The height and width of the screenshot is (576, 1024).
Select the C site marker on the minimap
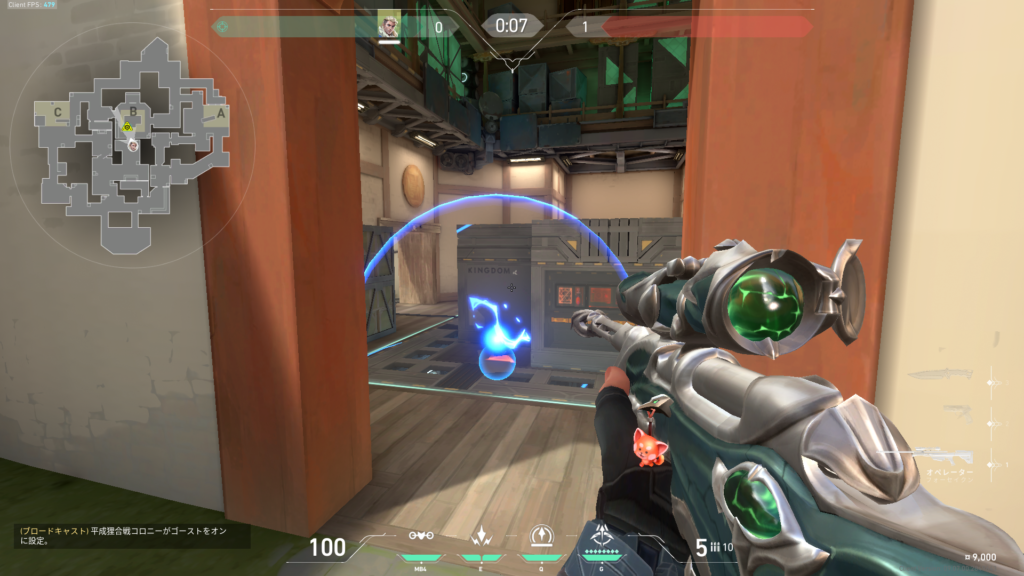pyautogui.click(x=58, y=112)
